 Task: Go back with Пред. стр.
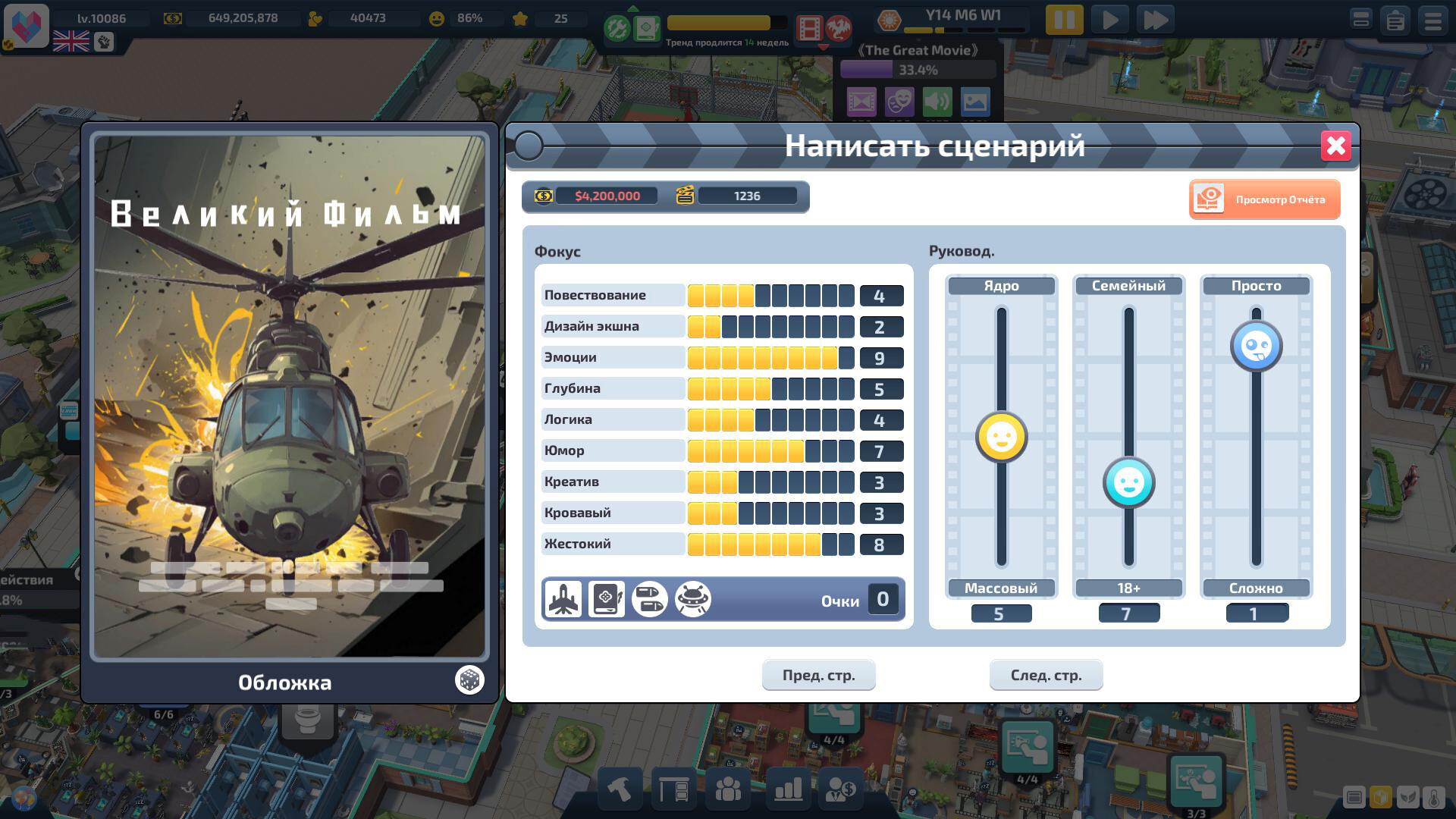tap(818, 674)
